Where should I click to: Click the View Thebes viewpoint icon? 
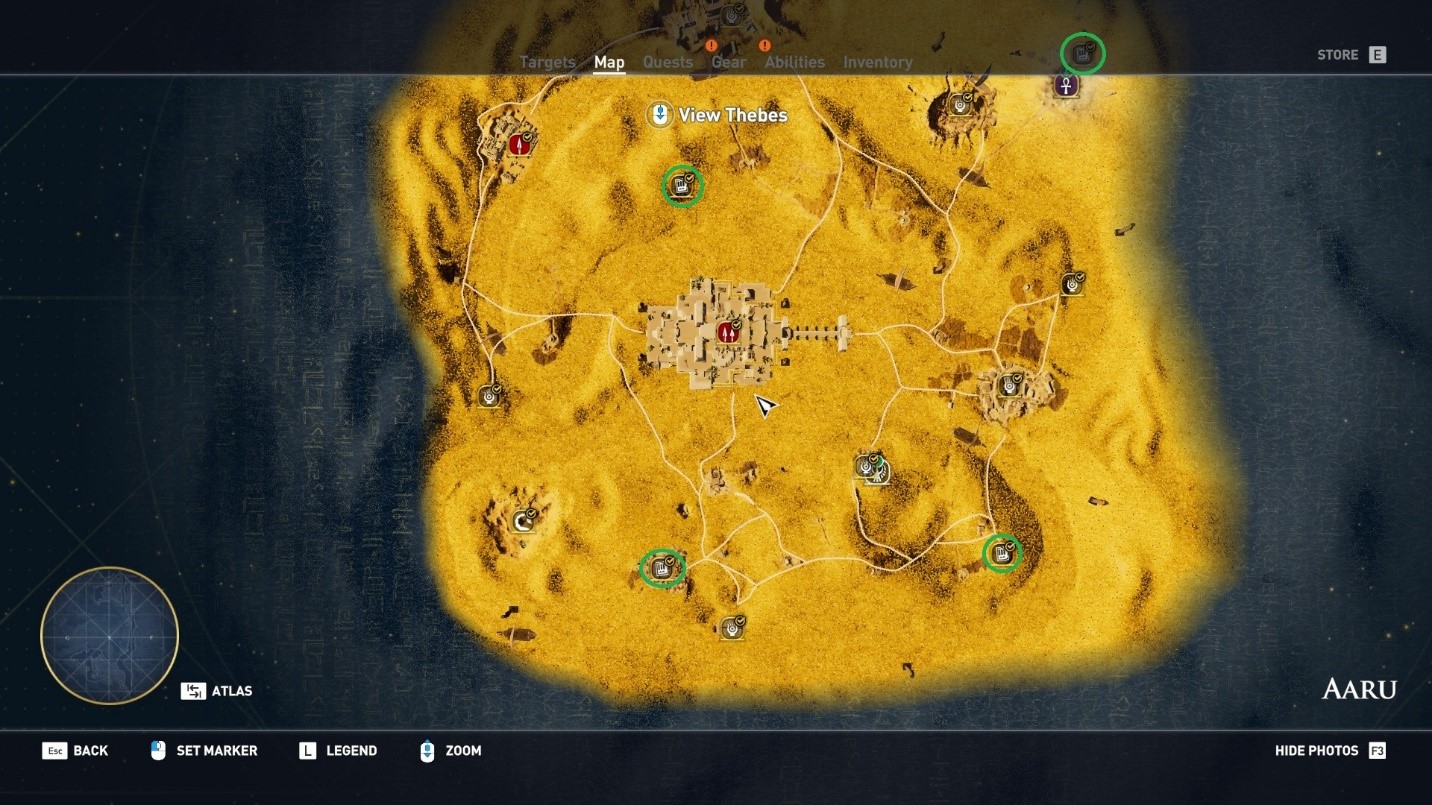660,114
